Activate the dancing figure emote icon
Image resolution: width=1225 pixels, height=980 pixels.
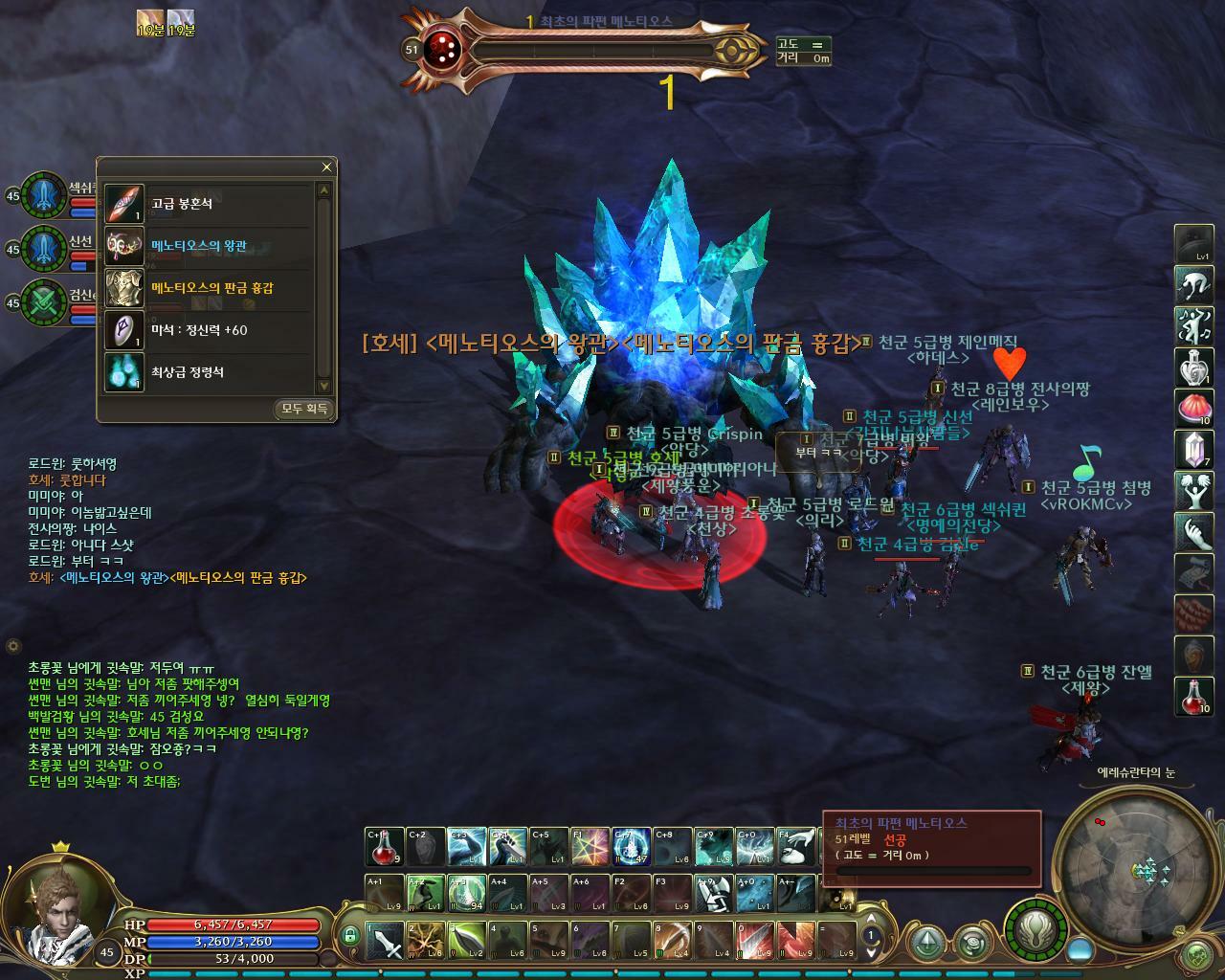[x=1194, y=325]
